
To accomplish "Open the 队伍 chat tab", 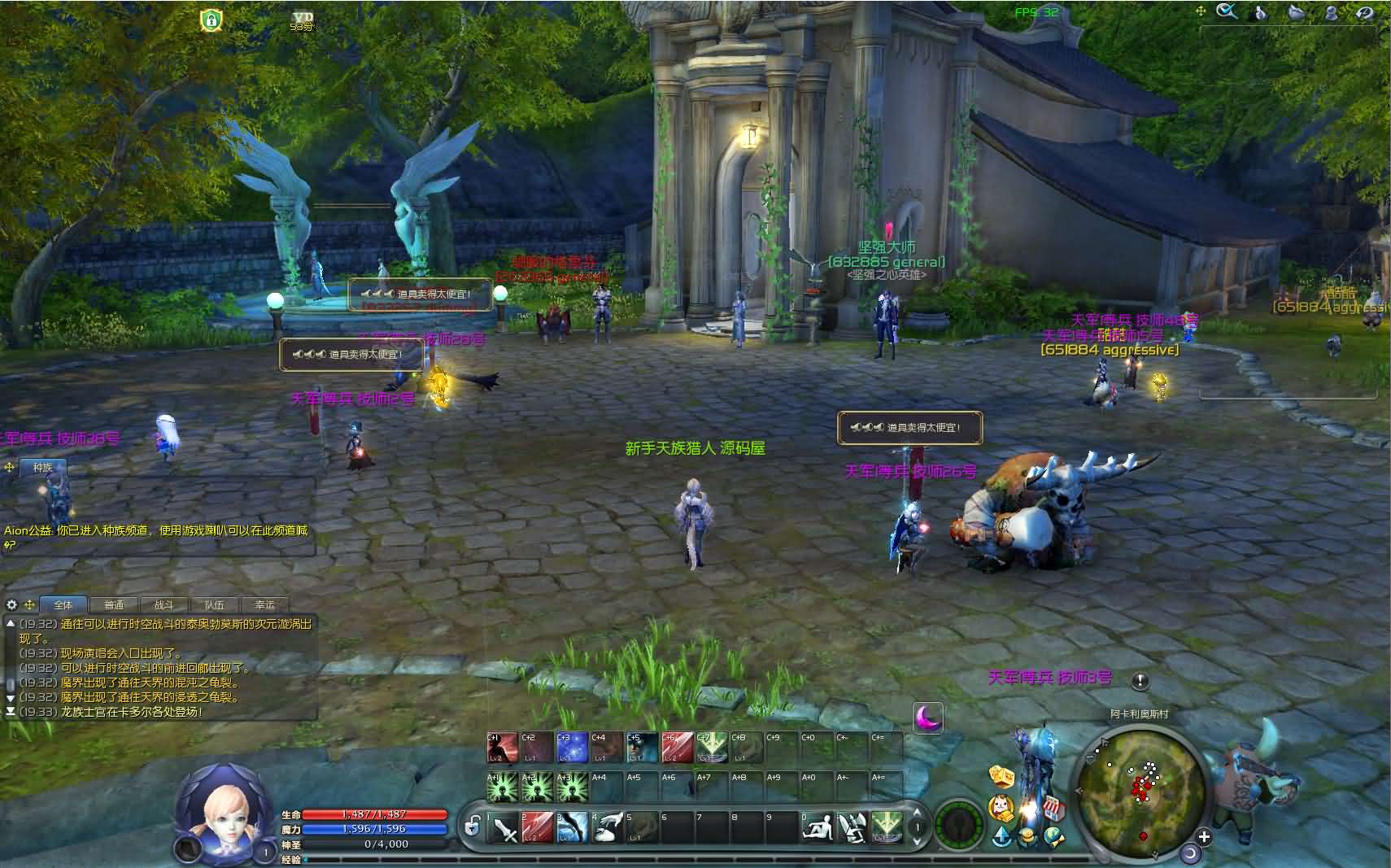I will (x=214, y=604).
